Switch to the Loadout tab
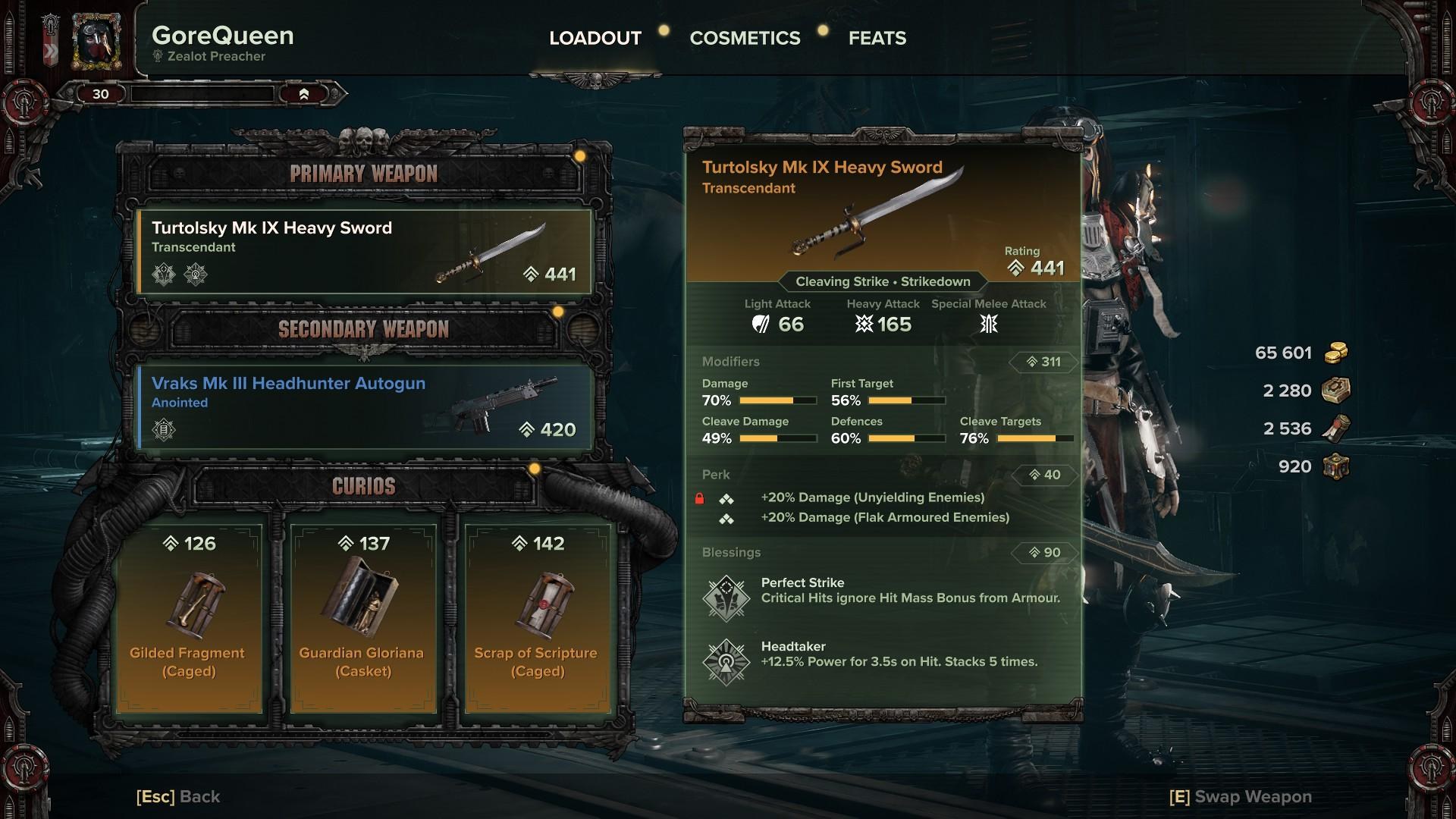1456x819 pixels. (x=595, y=38)
